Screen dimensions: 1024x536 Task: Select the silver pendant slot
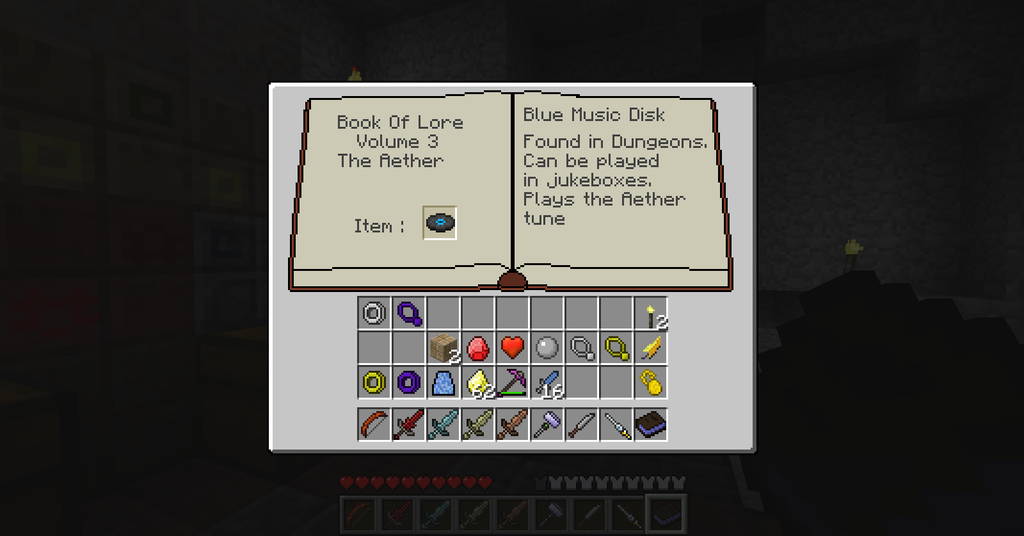click(582, 348)
